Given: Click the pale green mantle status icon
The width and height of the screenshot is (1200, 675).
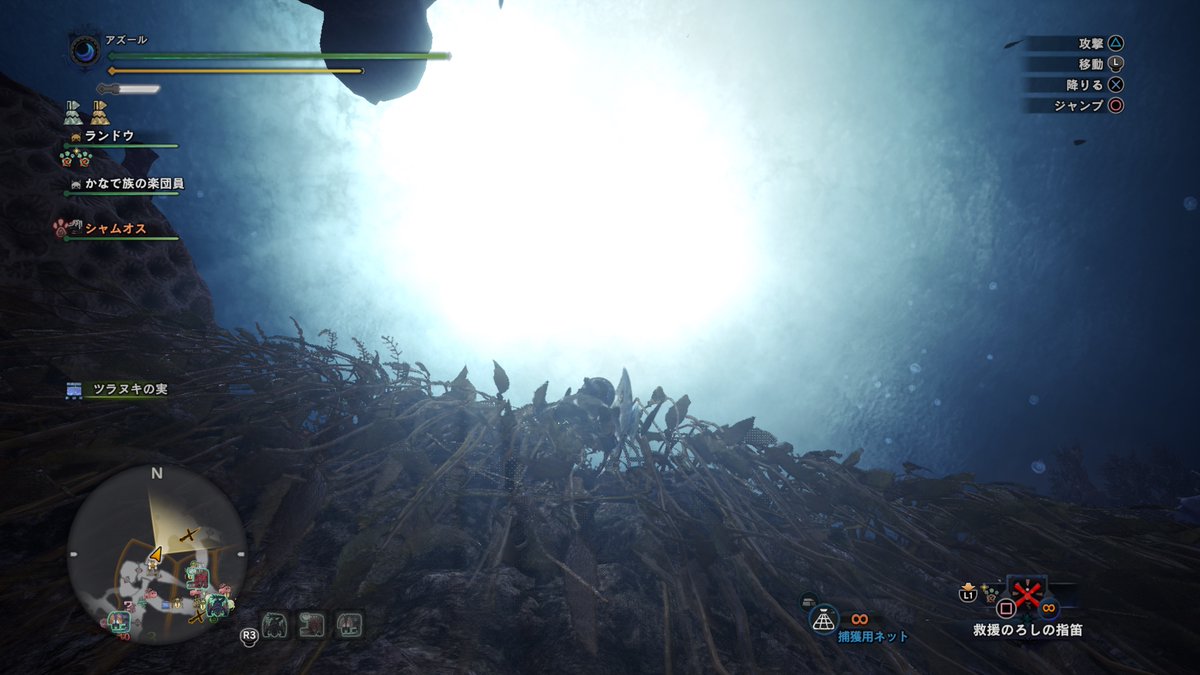Looking at the screenshot, I should pyautogui.click(x=73, y=112).
